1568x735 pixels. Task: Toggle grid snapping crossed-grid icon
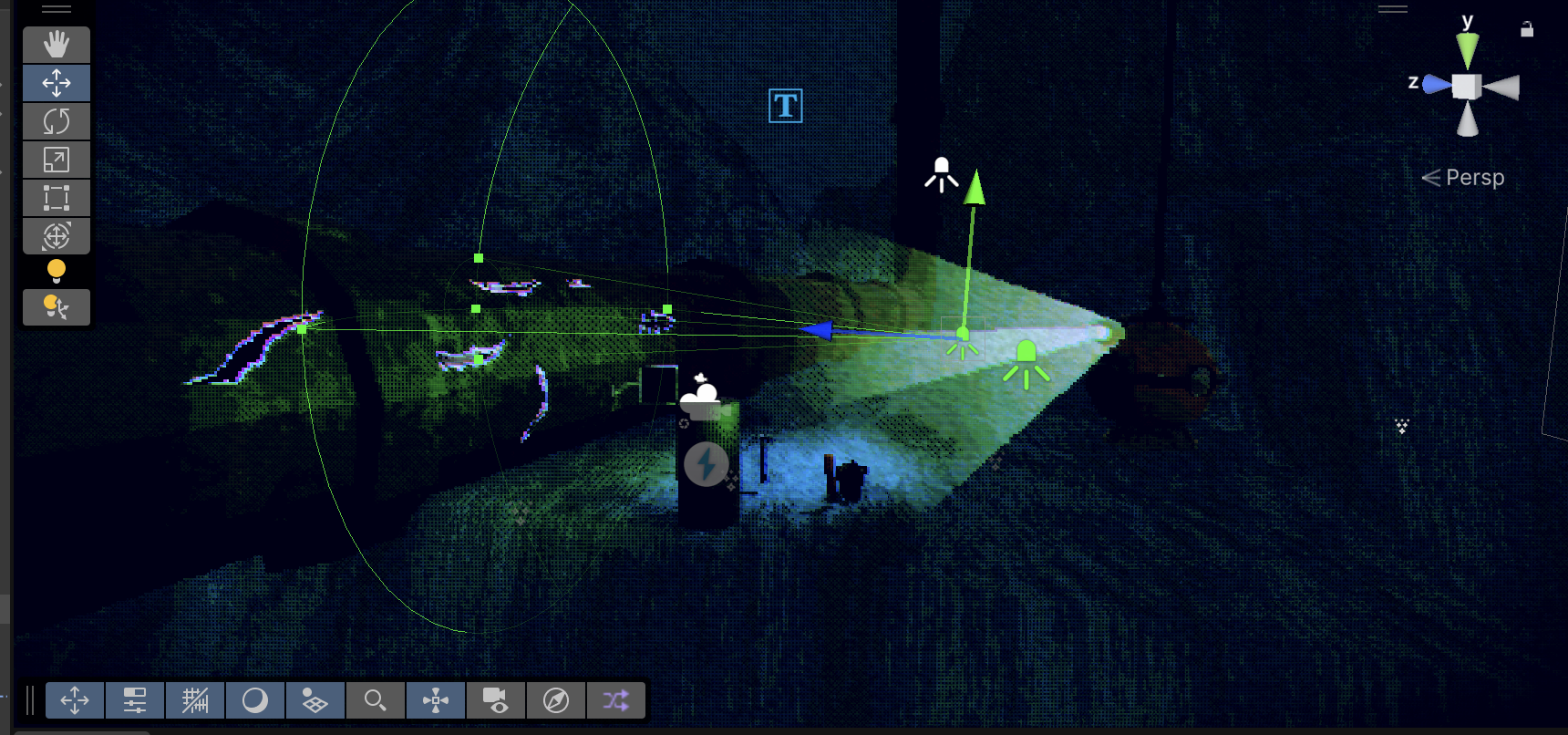click(194, 700)
